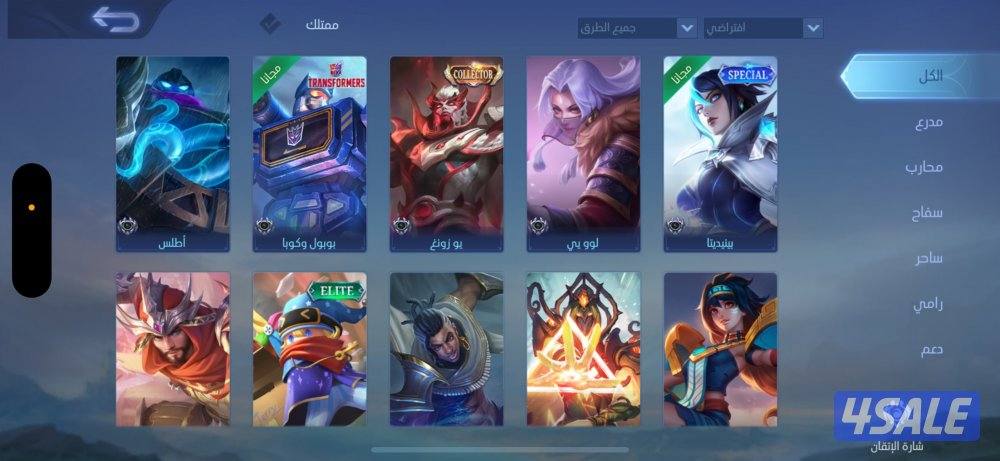Toggle the ممتلك owned heroes filter
Screen dimensions: 1000x461
270,24
